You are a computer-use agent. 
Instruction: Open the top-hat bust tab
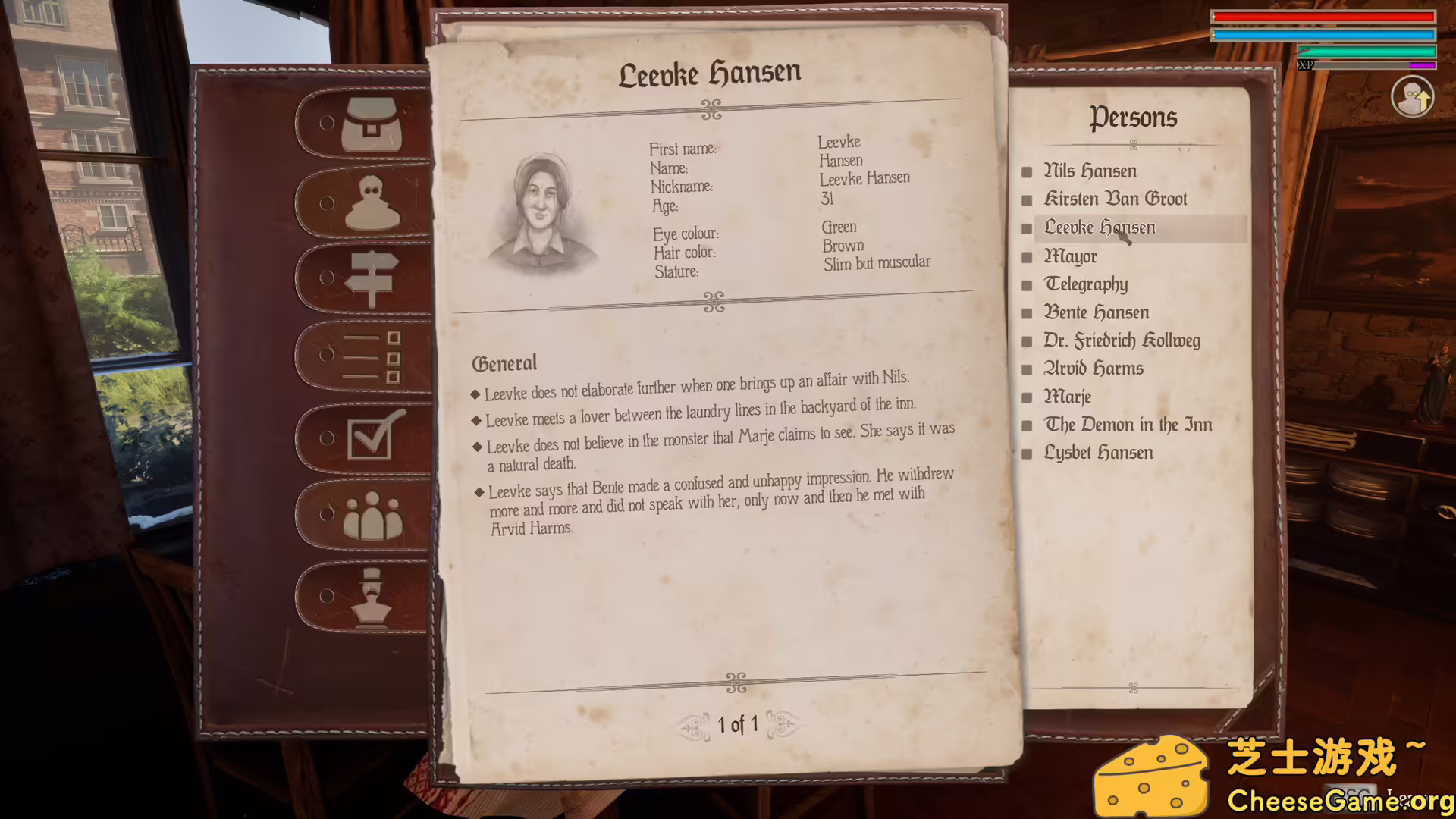[x=371, y=597]
